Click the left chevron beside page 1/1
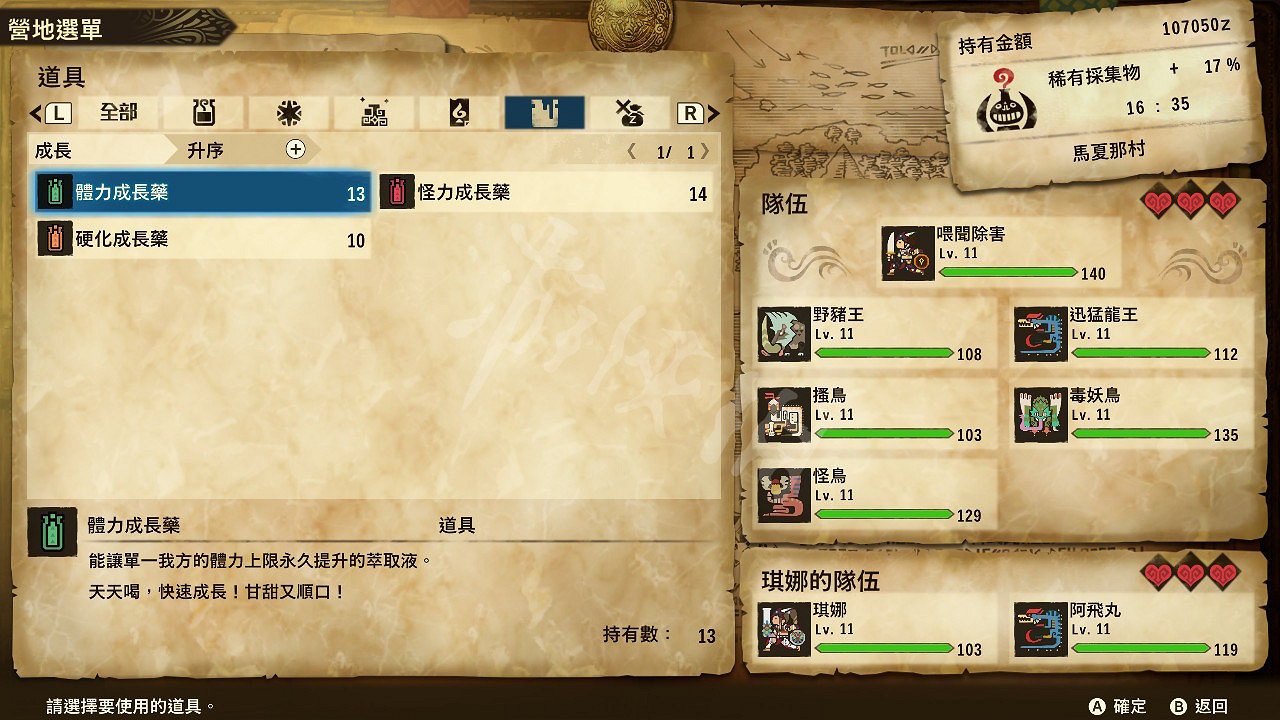The image size is (1280, 720). [x=631, y=150]
